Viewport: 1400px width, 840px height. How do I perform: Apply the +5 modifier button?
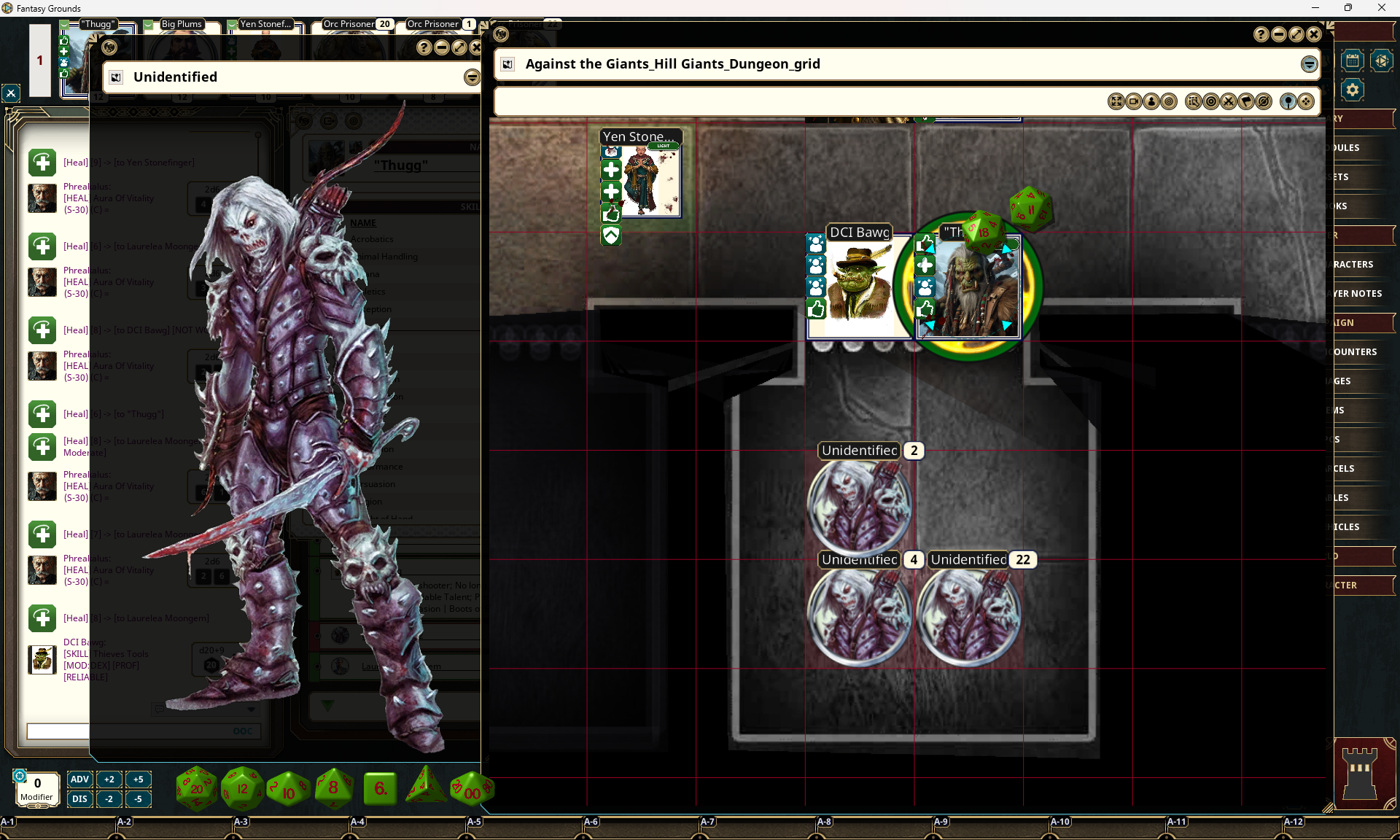[138, 779]
